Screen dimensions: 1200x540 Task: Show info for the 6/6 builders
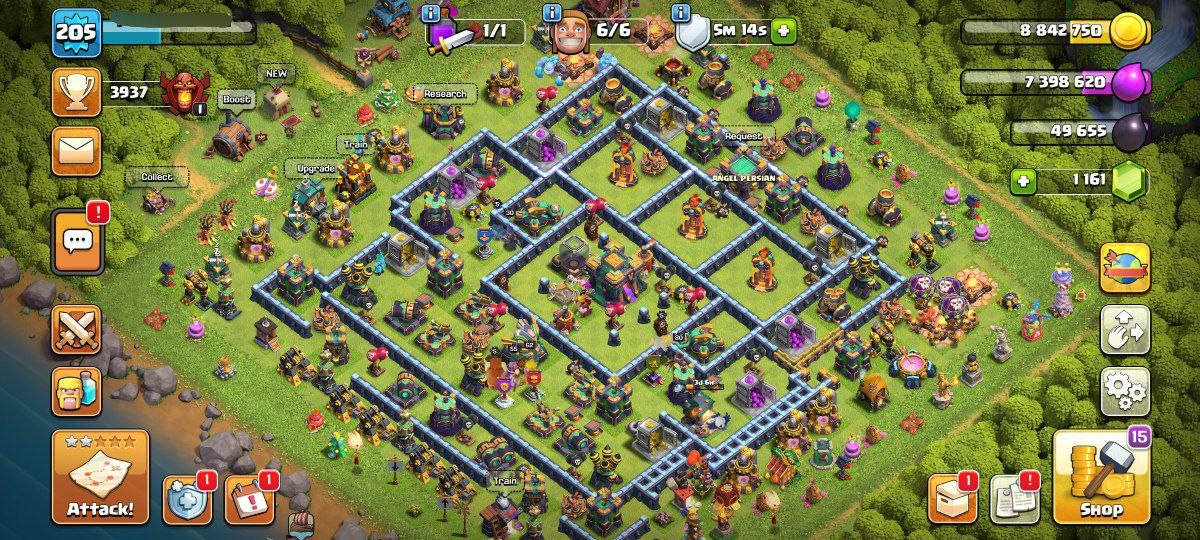(552, 13)
